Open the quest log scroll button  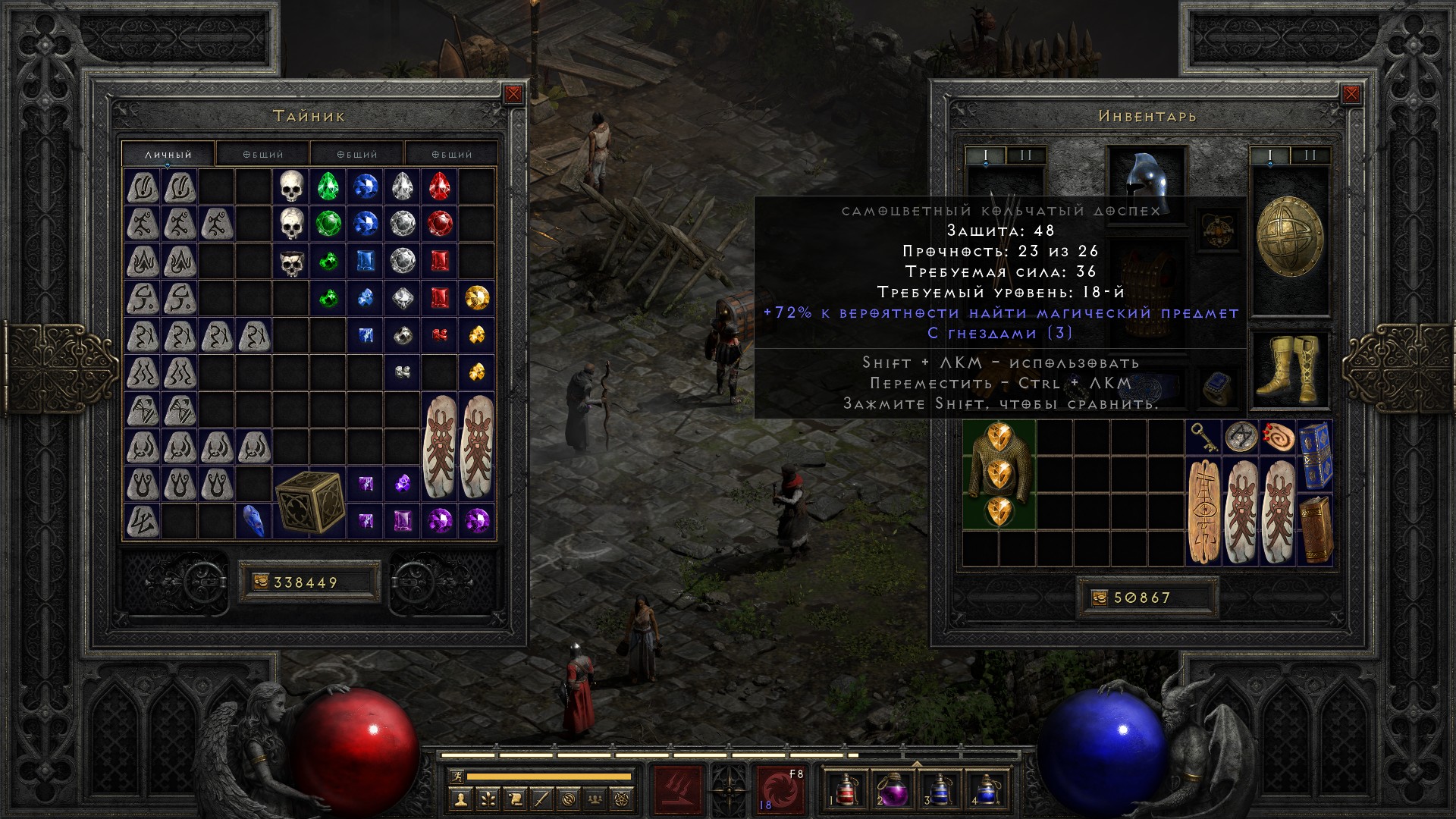pyautogui.click(x=515, y=799)
